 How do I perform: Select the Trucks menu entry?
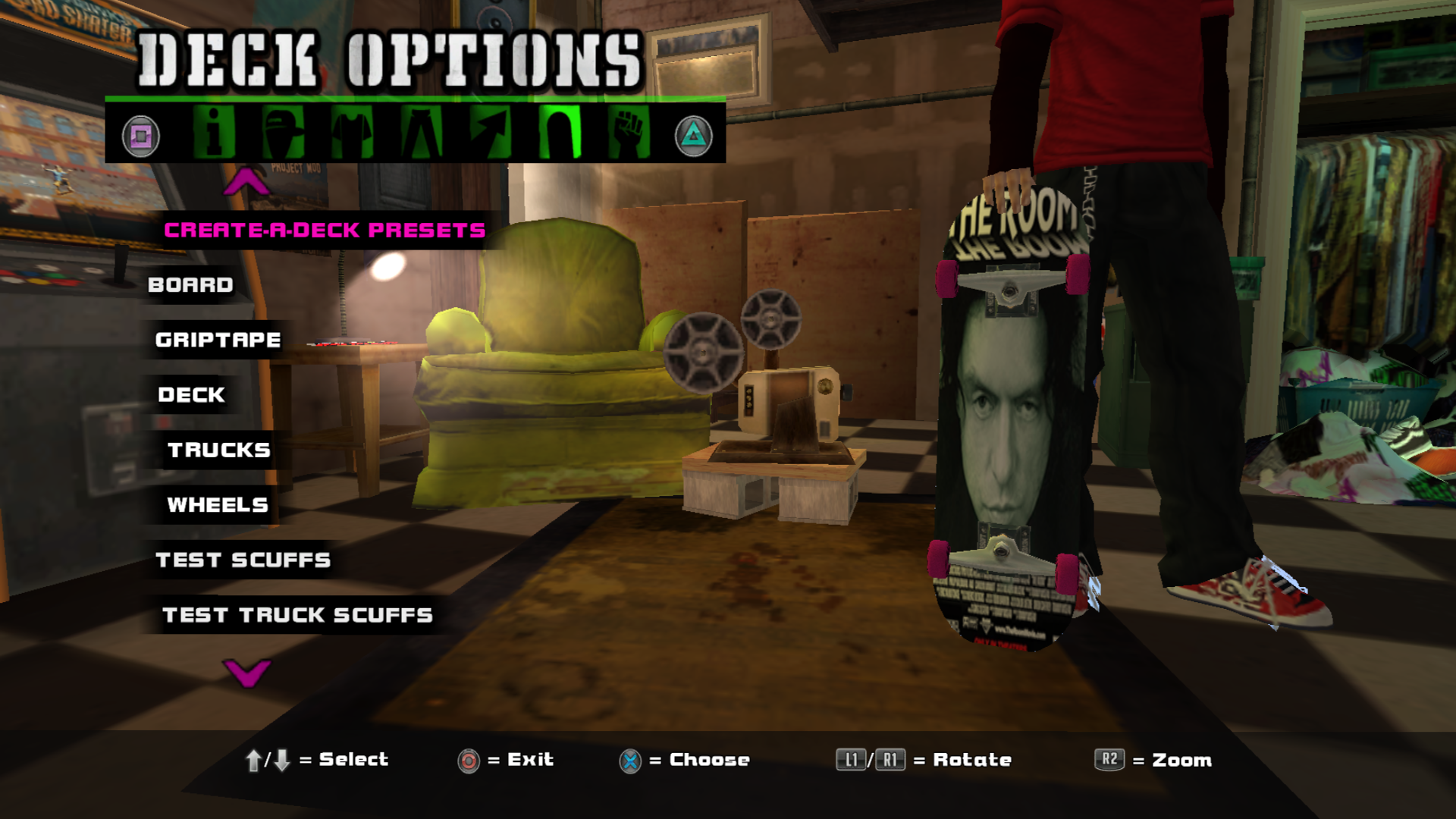point(218,450)
